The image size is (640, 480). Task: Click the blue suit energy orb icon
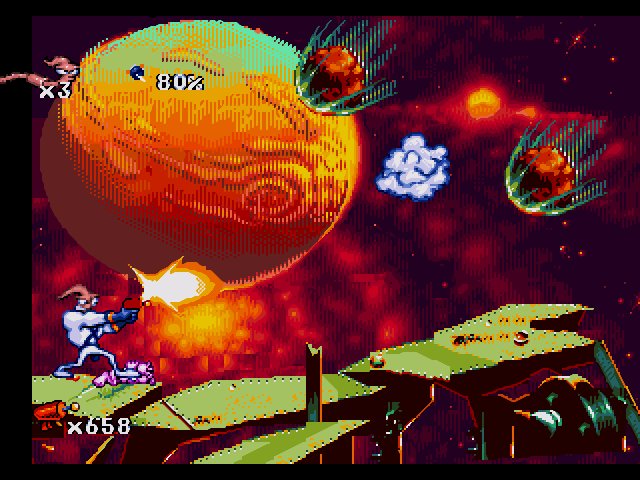pos(138,73)
